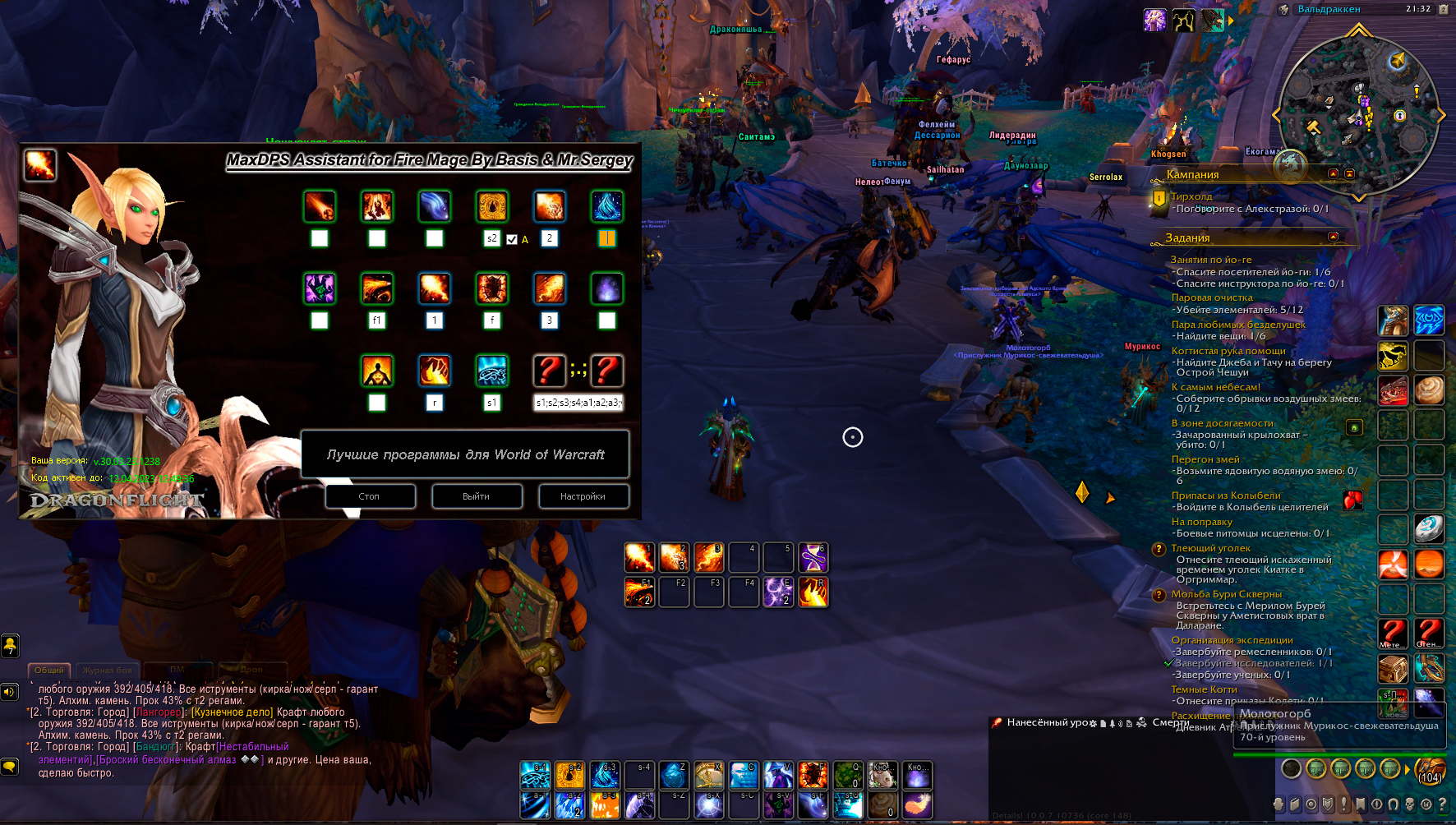This screenshot has height=825, width=1456.
Task: Cast the purple sparkle spell bound to E
Action: 777,592
